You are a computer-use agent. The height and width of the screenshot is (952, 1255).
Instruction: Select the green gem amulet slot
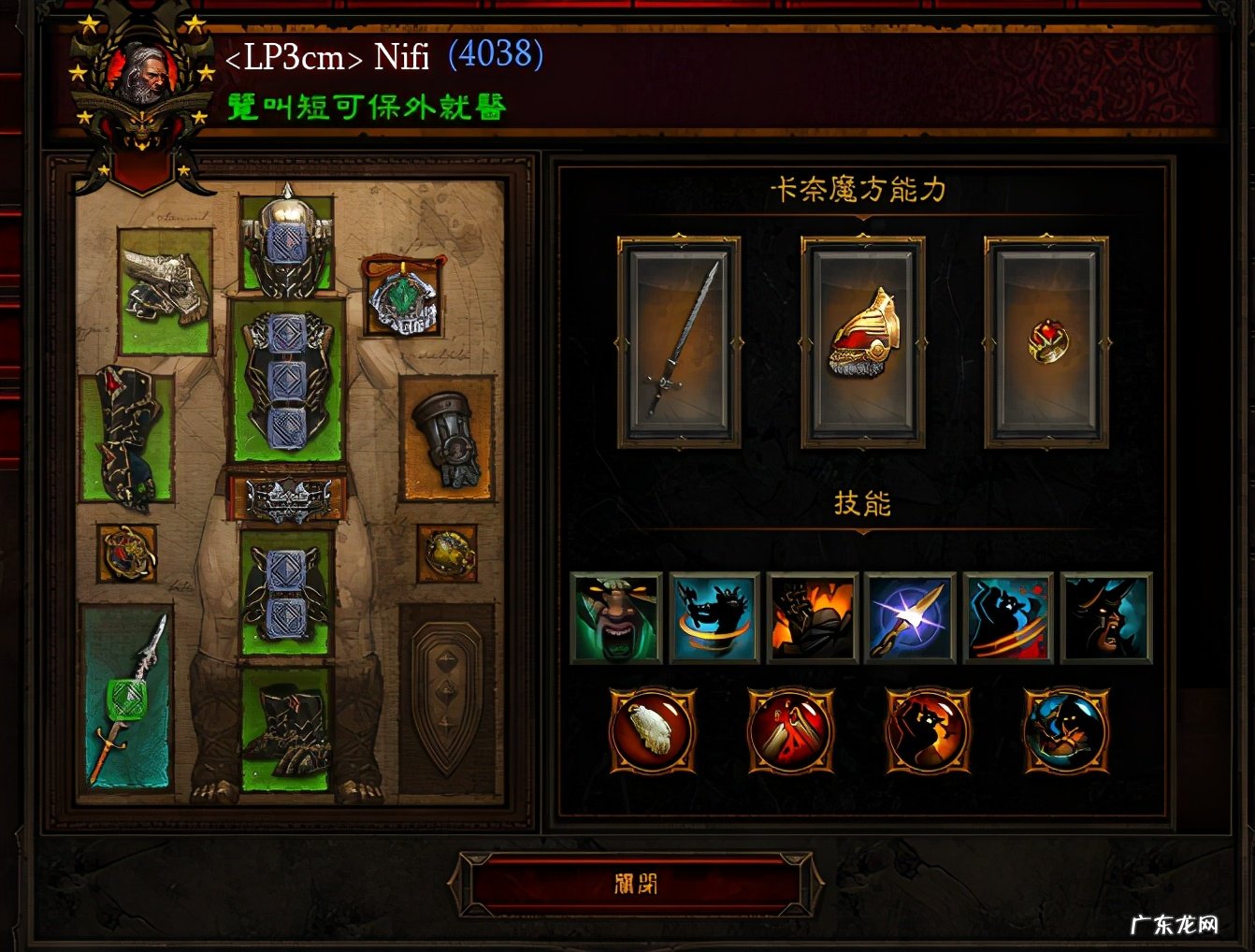(402, 297)
